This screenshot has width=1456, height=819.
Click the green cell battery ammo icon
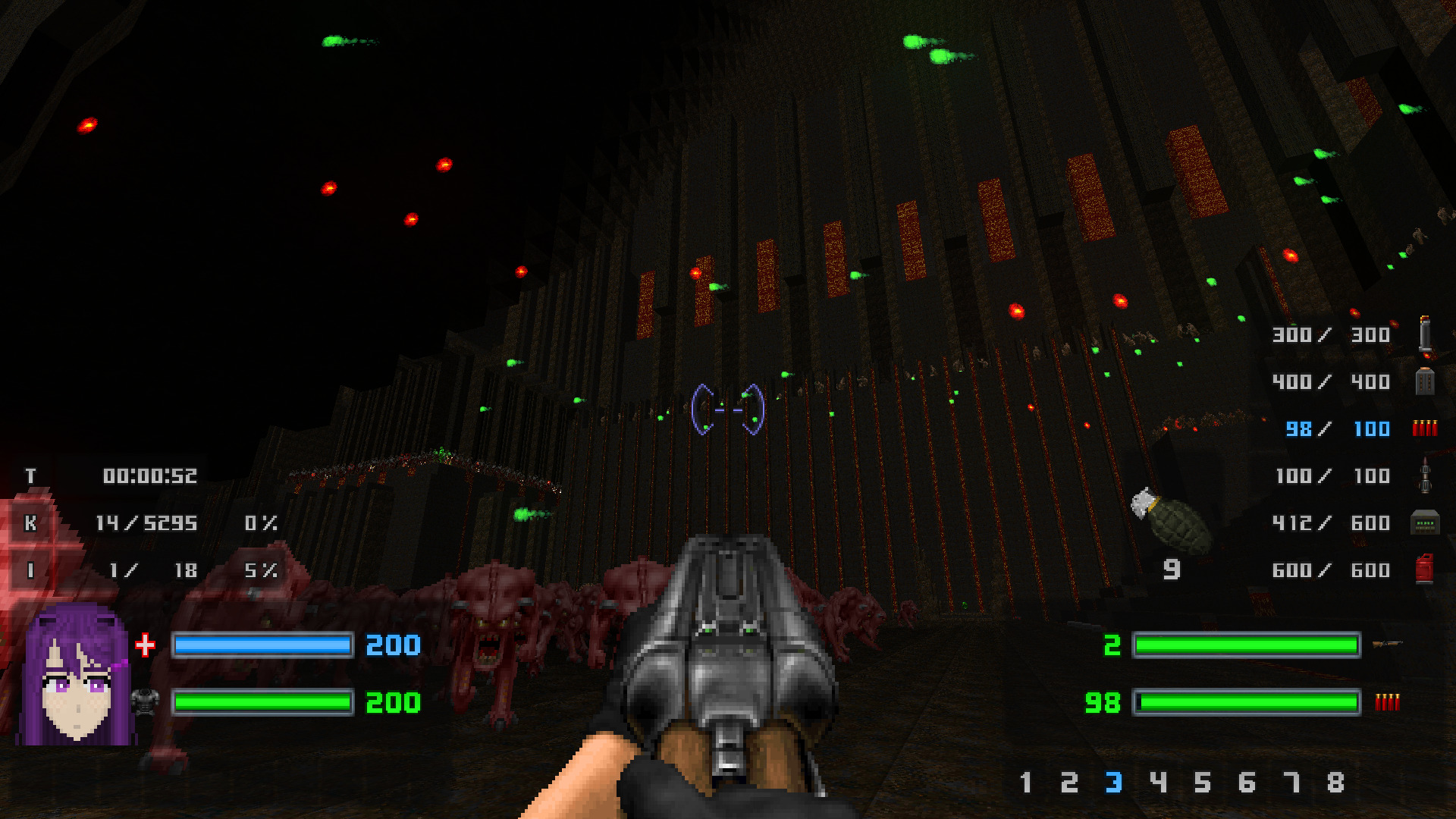[1424, 523]
